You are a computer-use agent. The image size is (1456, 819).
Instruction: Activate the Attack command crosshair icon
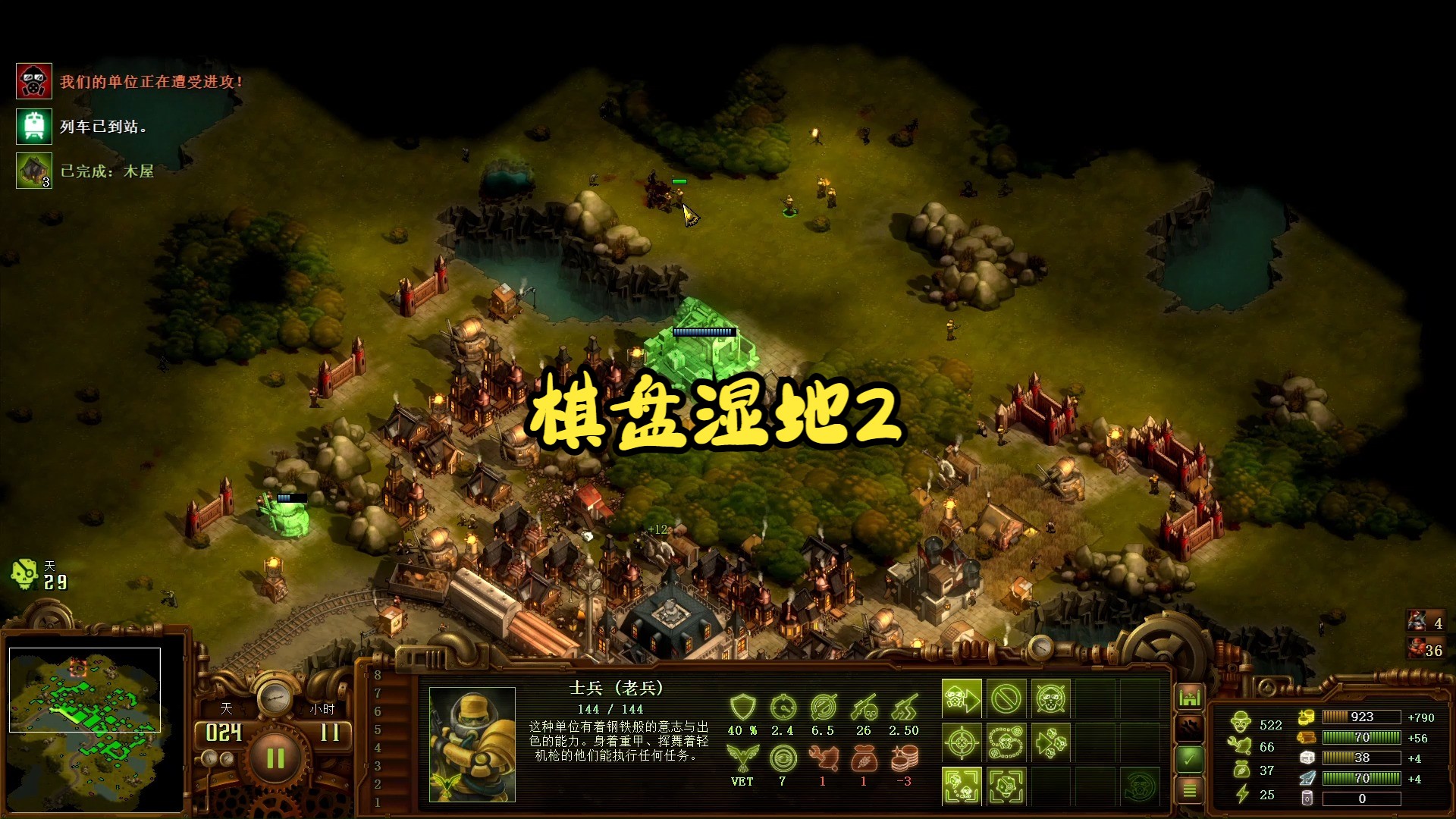[x=962, y=742]
